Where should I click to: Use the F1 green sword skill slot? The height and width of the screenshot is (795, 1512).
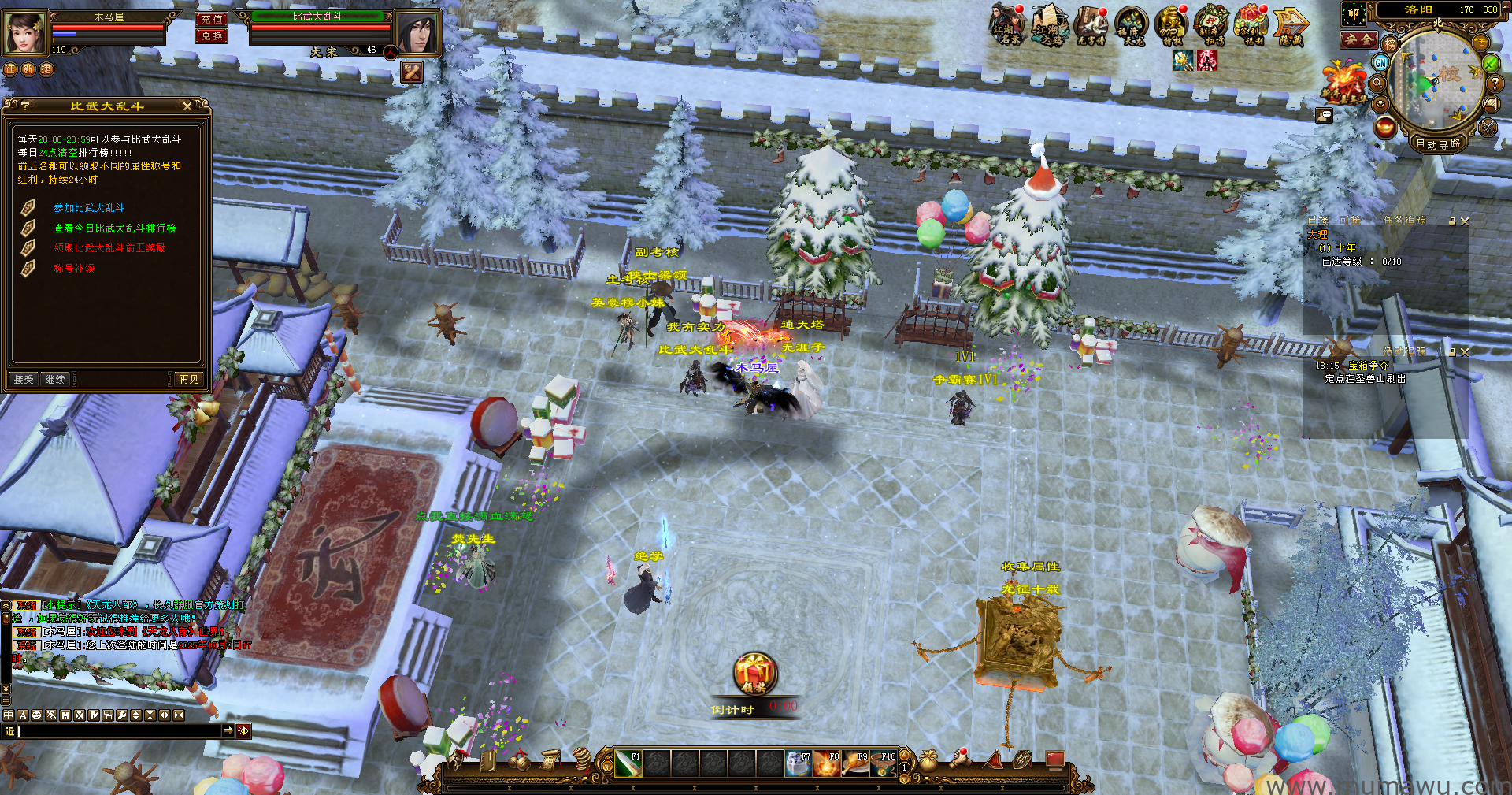point(628,763)
